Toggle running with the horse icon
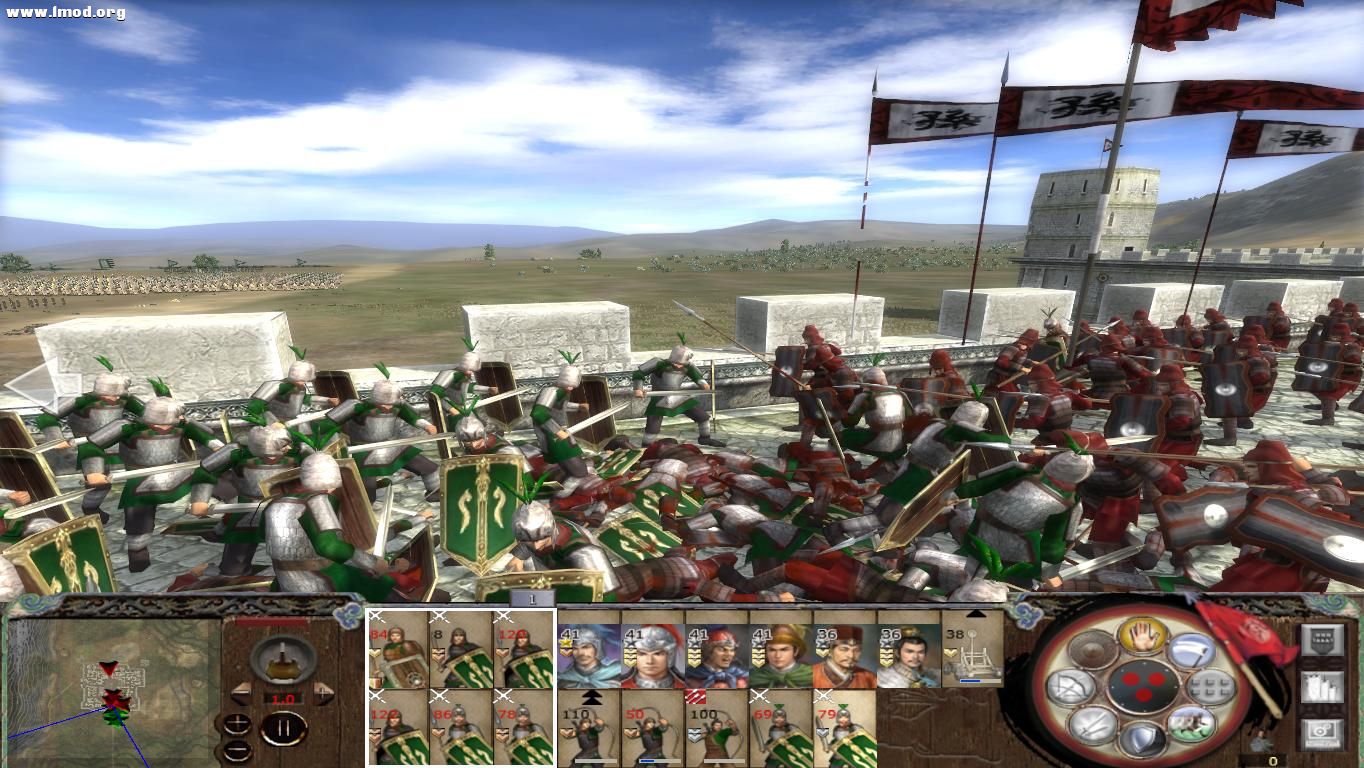 tap(1191, 725)
